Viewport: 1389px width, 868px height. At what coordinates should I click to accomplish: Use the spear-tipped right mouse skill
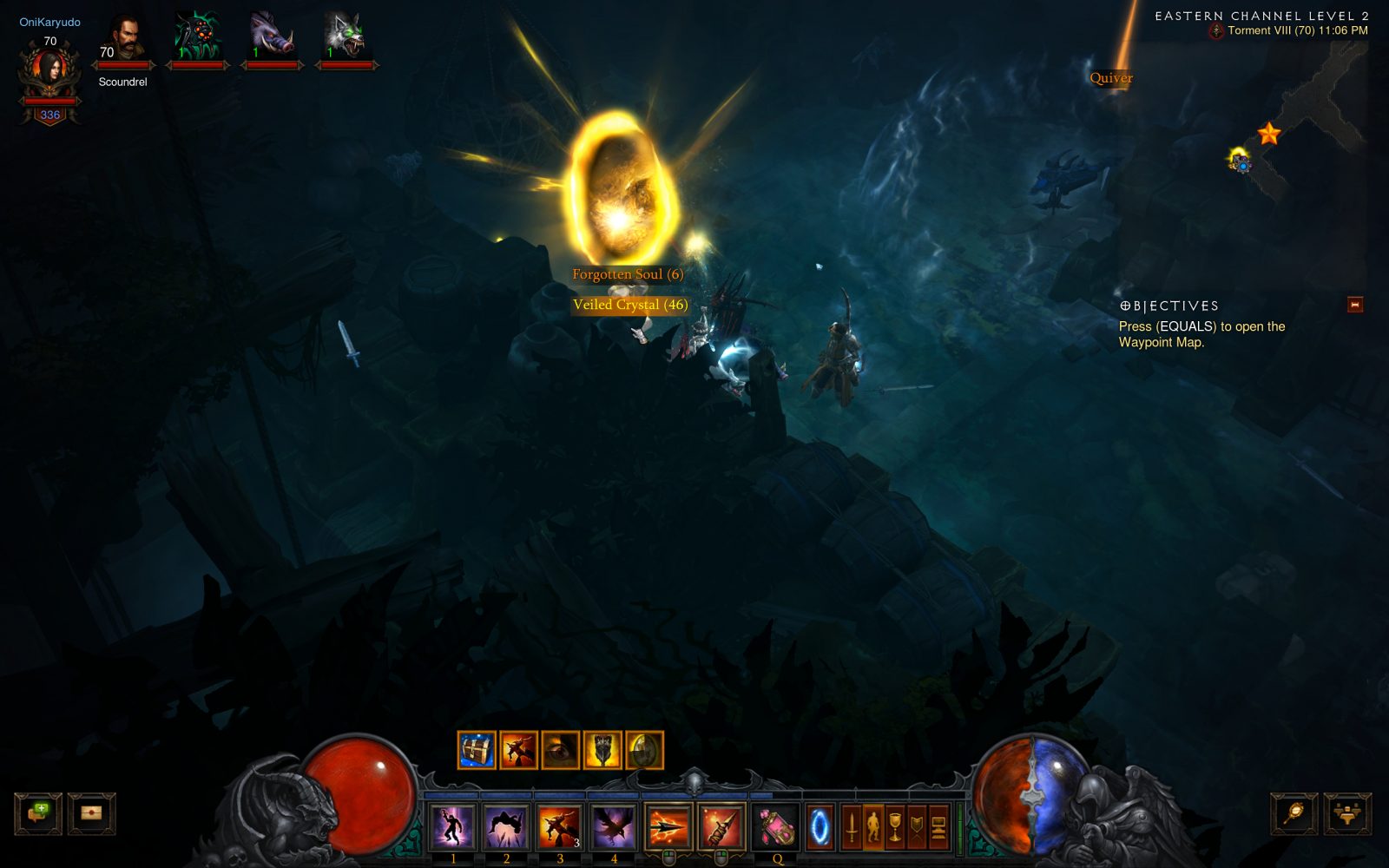[721, 826]
